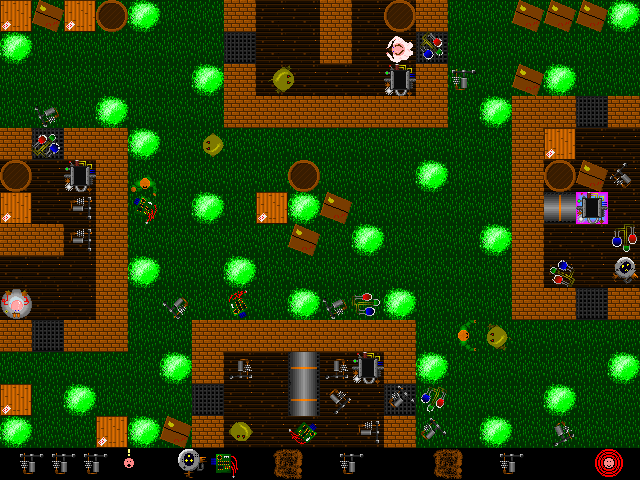This screenshot has height=480, width=641.
Task: Choose the gray robot head icon
Action: click(x=189, y=461)
